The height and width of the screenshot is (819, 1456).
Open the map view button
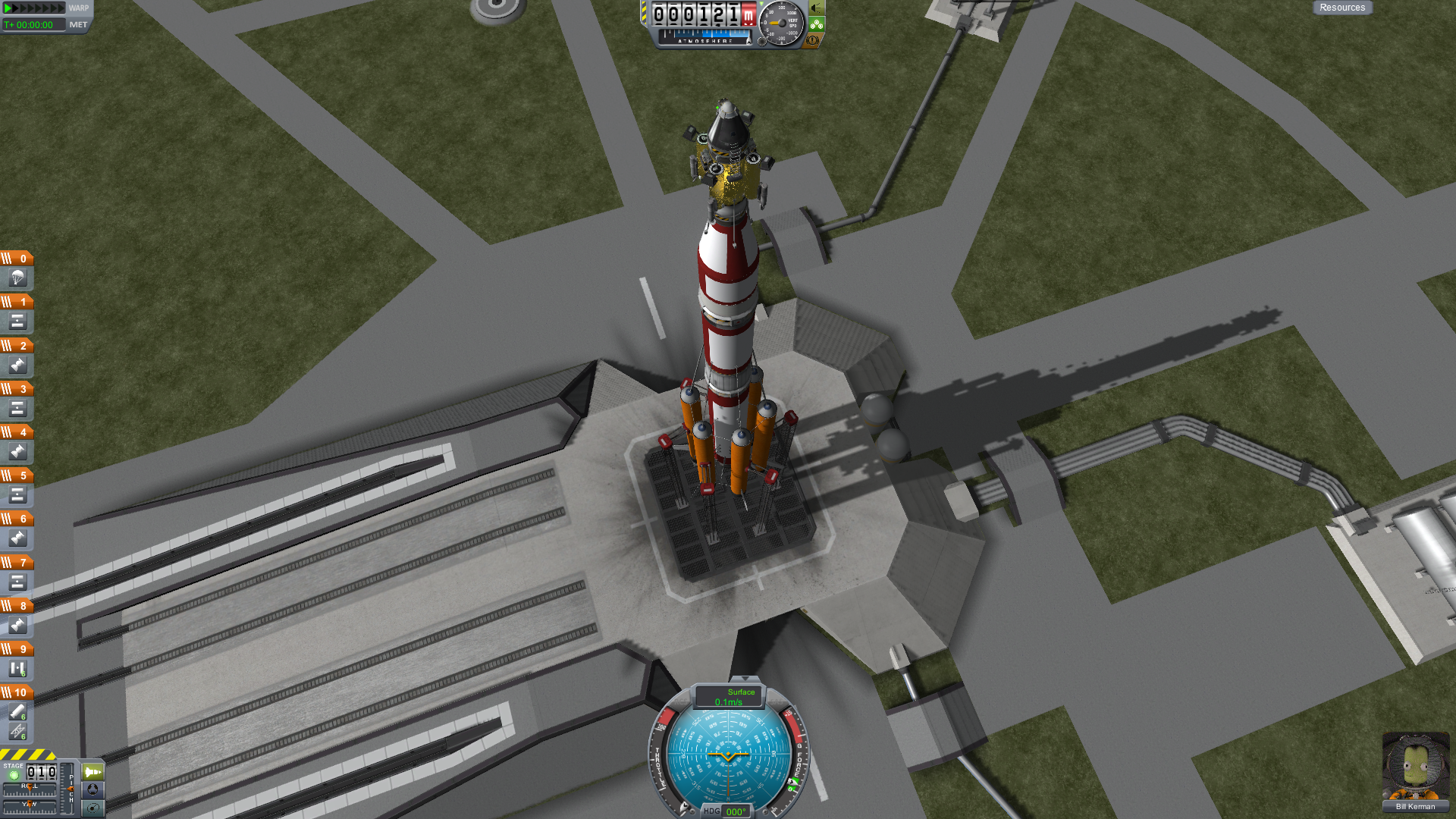tap(93, 808)
